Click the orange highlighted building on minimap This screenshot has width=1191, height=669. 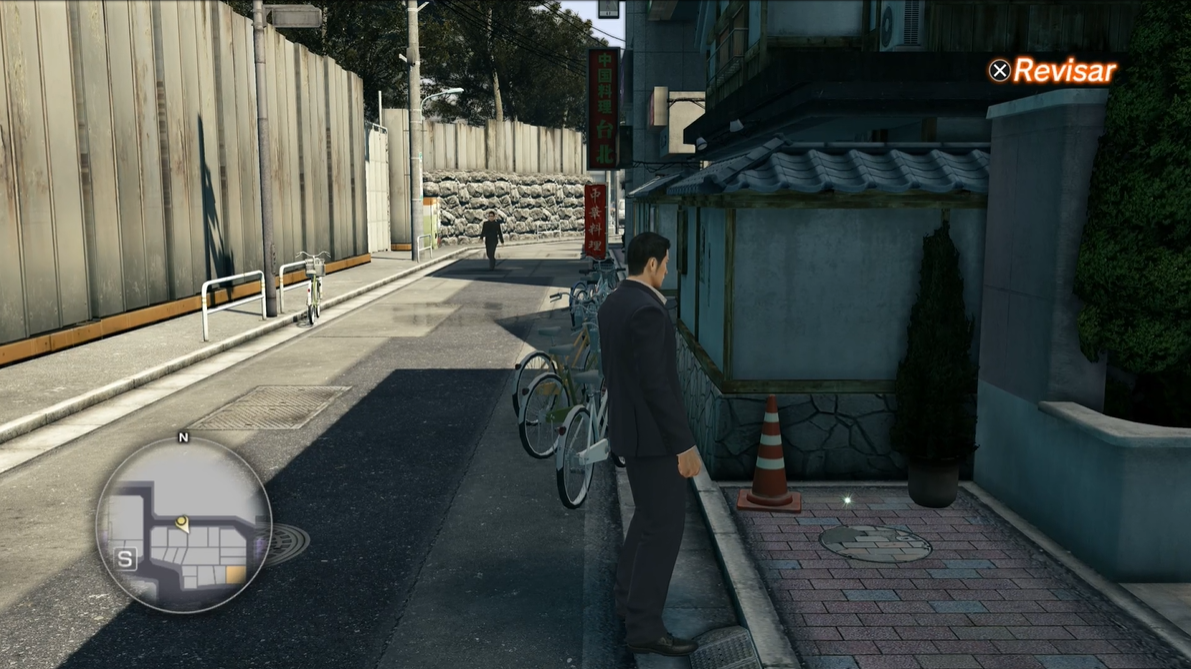click(235, 574)
